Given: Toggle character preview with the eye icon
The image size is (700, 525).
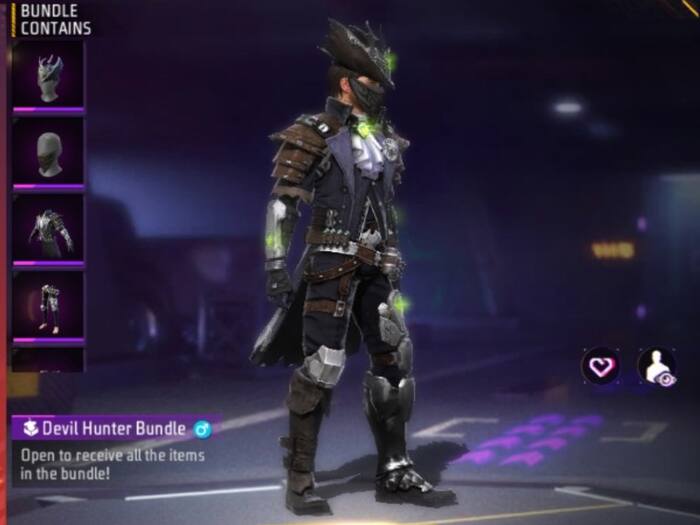Looking at the screenshot, I should pyautogui.click(x=657, y=367).
